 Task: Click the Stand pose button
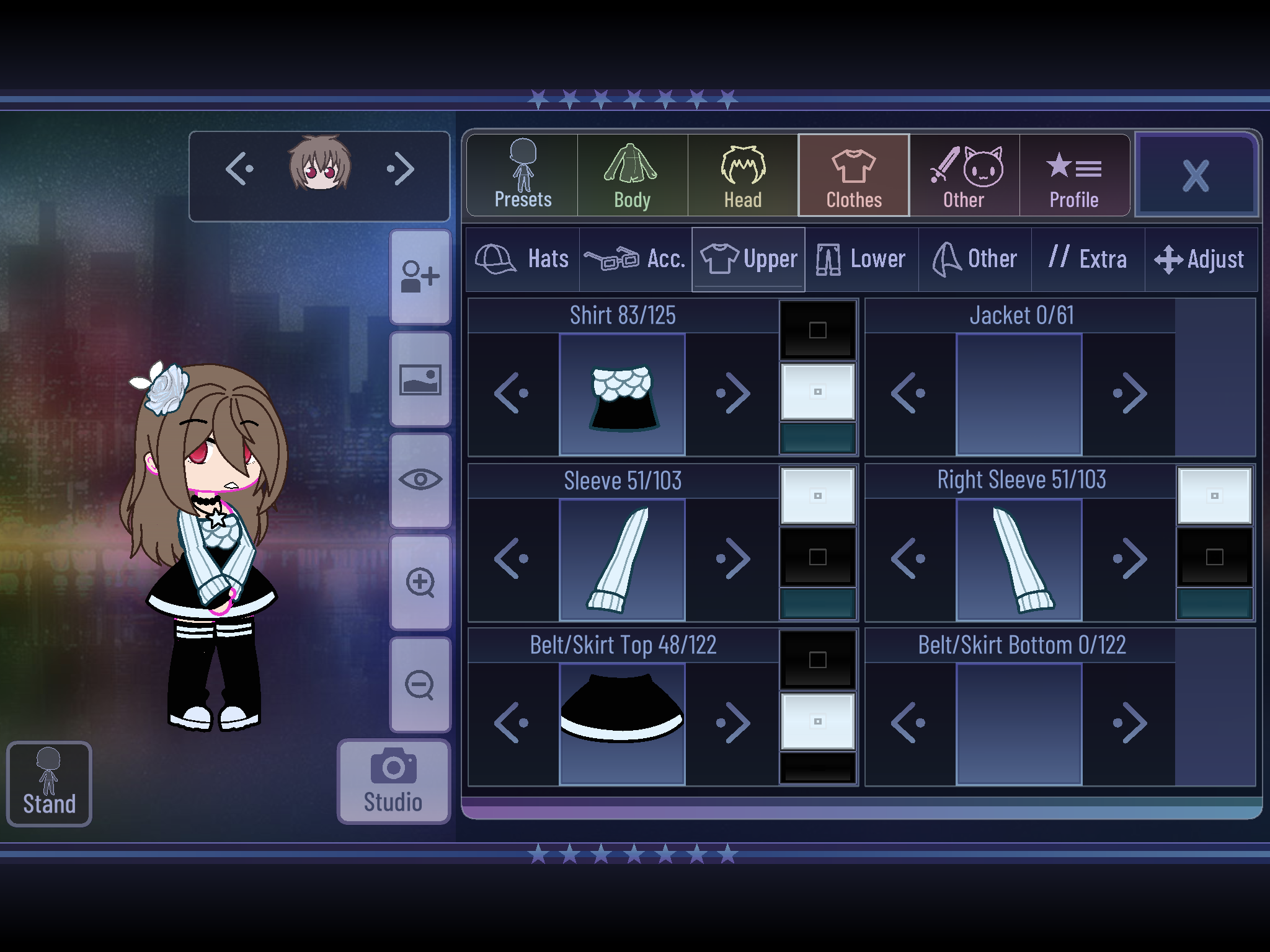point(49,782)
